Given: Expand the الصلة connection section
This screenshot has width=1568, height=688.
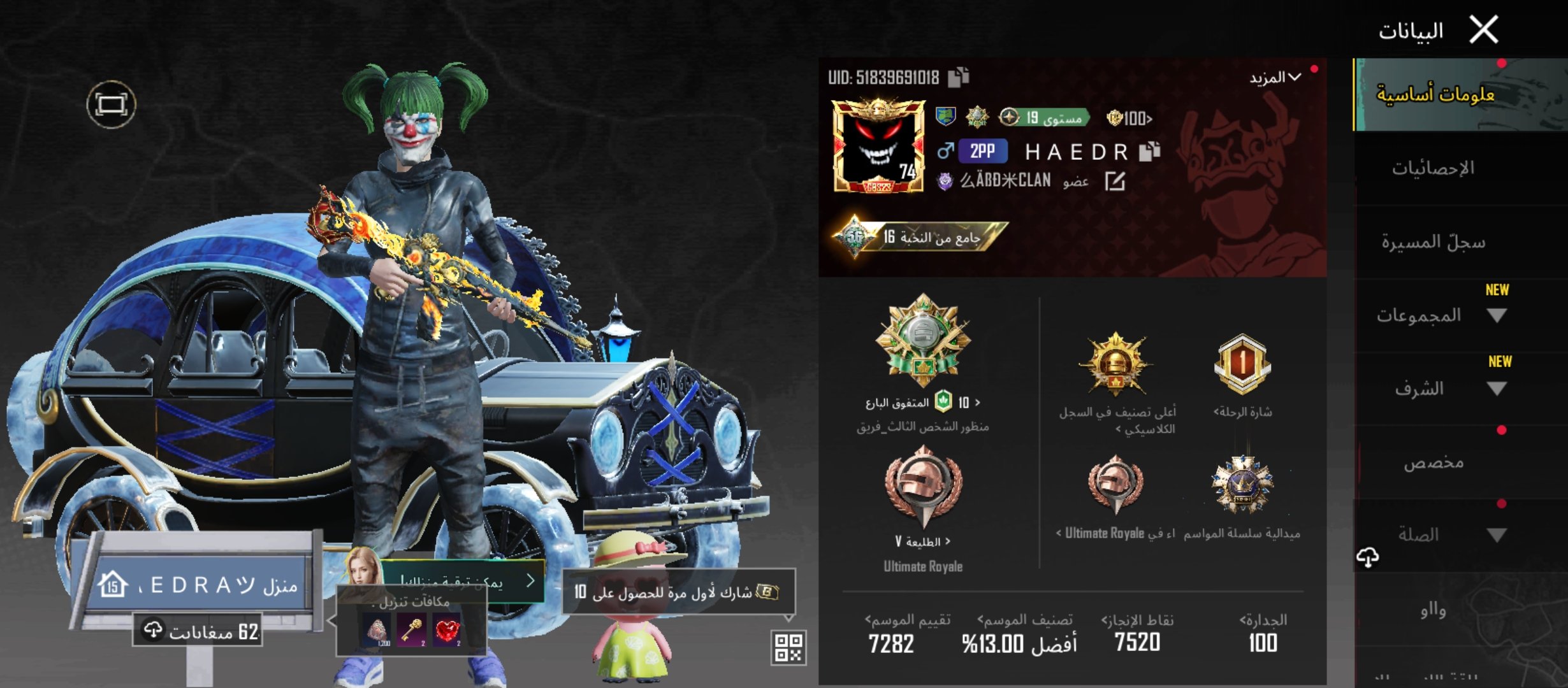Looking at the screenshot, I should point(1497,535).
